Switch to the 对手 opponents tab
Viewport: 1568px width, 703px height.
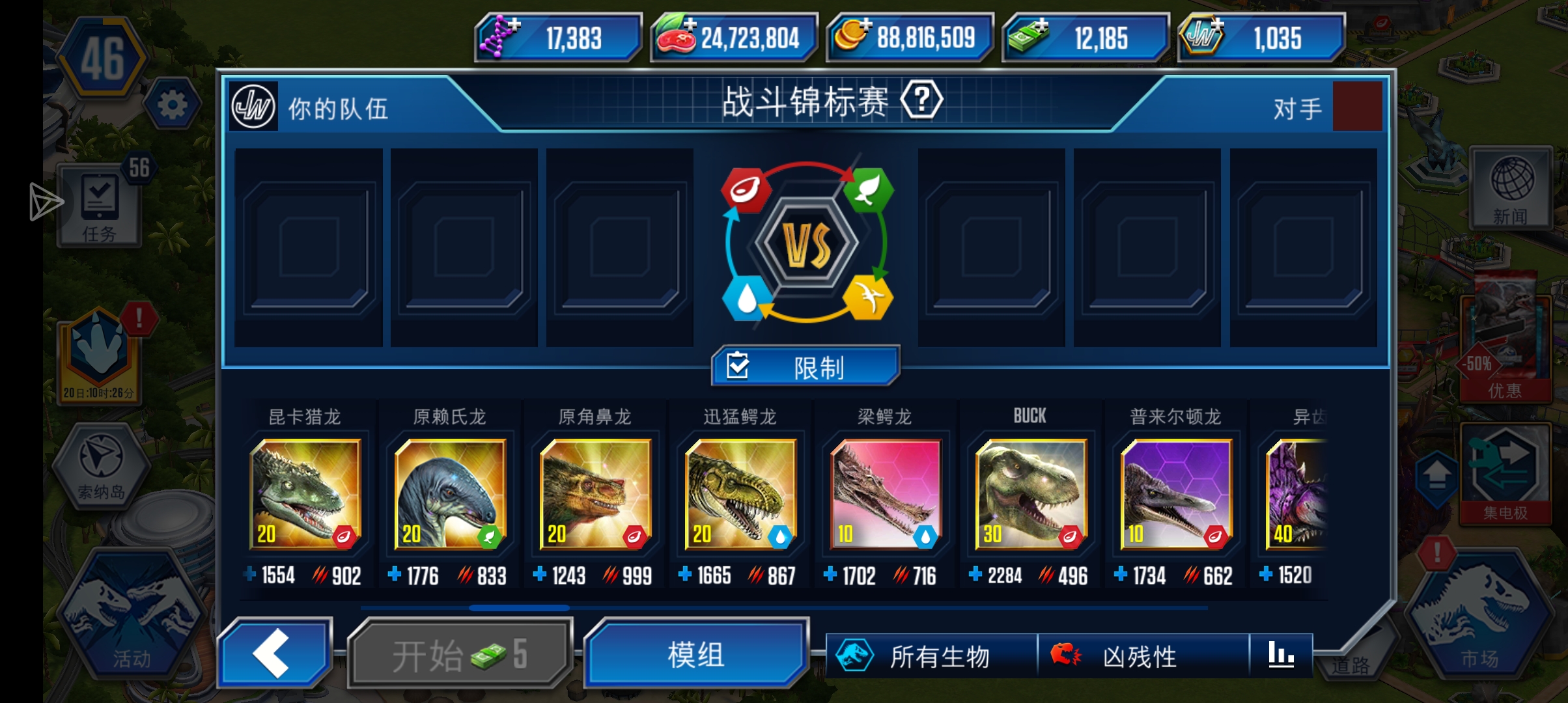(x=1298, y=107)
